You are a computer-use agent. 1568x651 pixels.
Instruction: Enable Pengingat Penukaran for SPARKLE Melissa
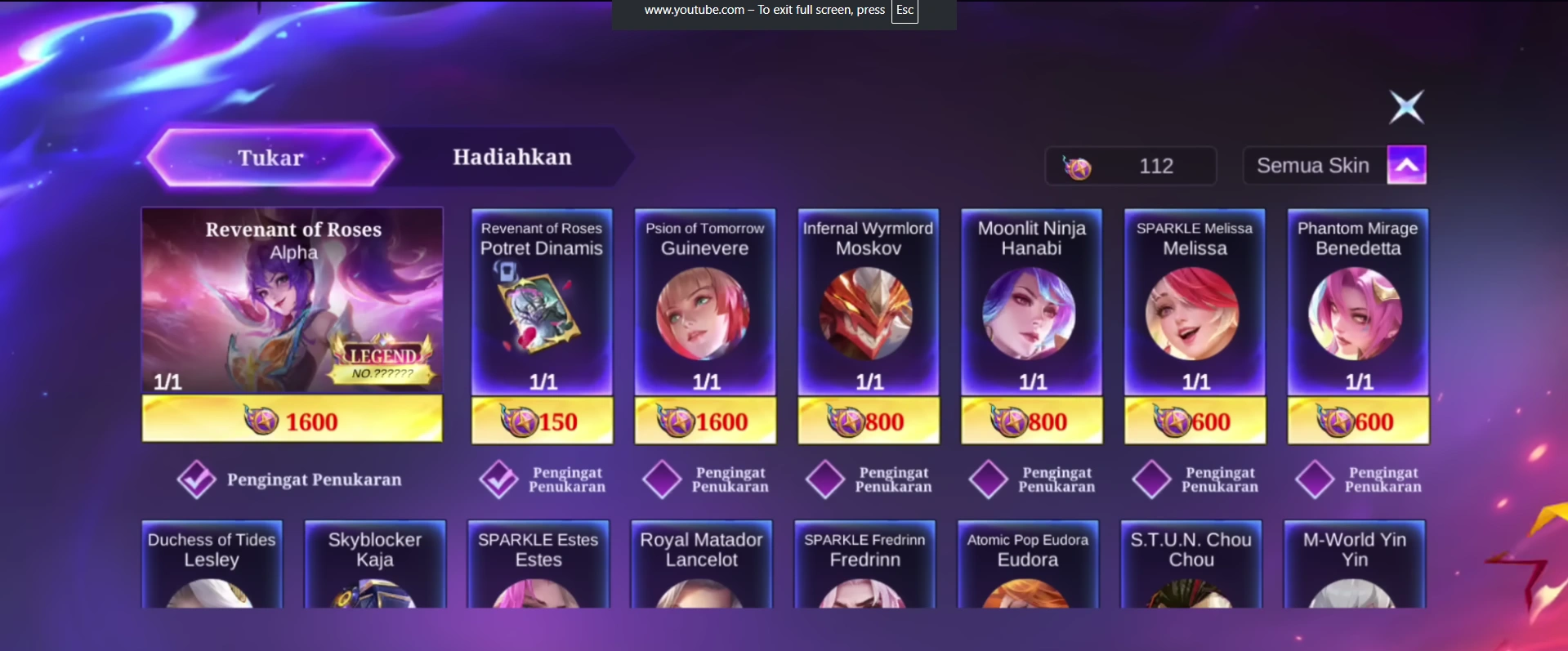click(x=1152, y=479)
